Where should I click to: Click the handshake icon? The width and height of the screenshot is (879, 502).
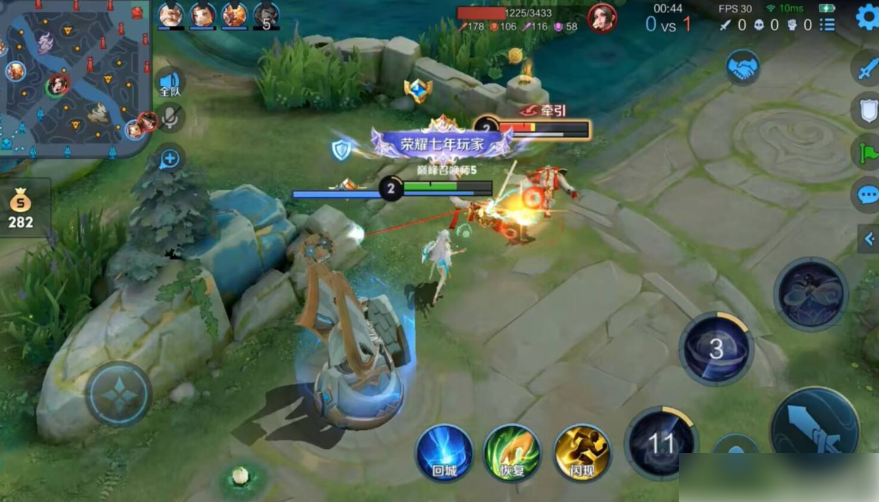click(x=743, y=67)
